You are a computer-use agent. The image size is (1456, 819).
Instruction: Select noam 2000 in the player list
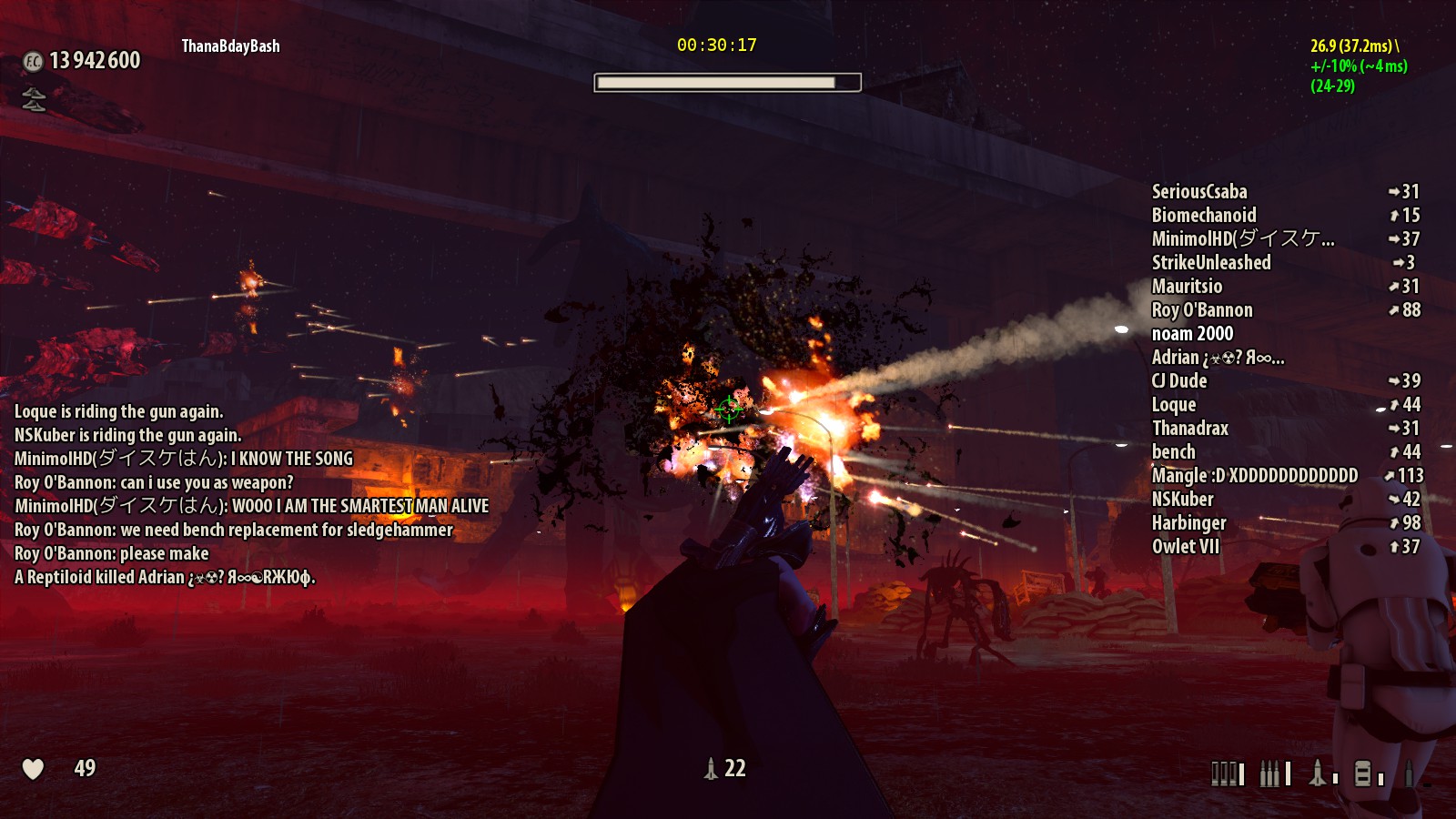pyautogui.click(x=1192, y=334)
